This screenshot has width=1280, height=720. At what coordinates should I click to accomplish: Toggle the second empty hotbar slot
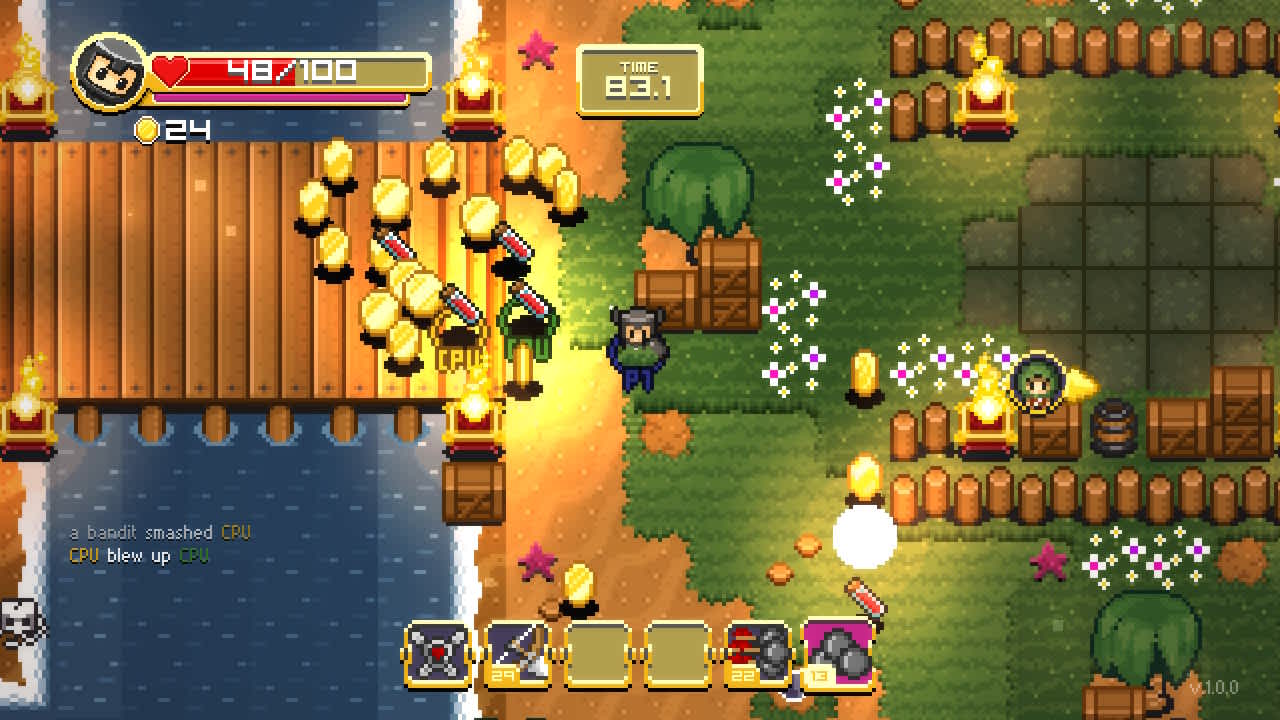point(679,655)
